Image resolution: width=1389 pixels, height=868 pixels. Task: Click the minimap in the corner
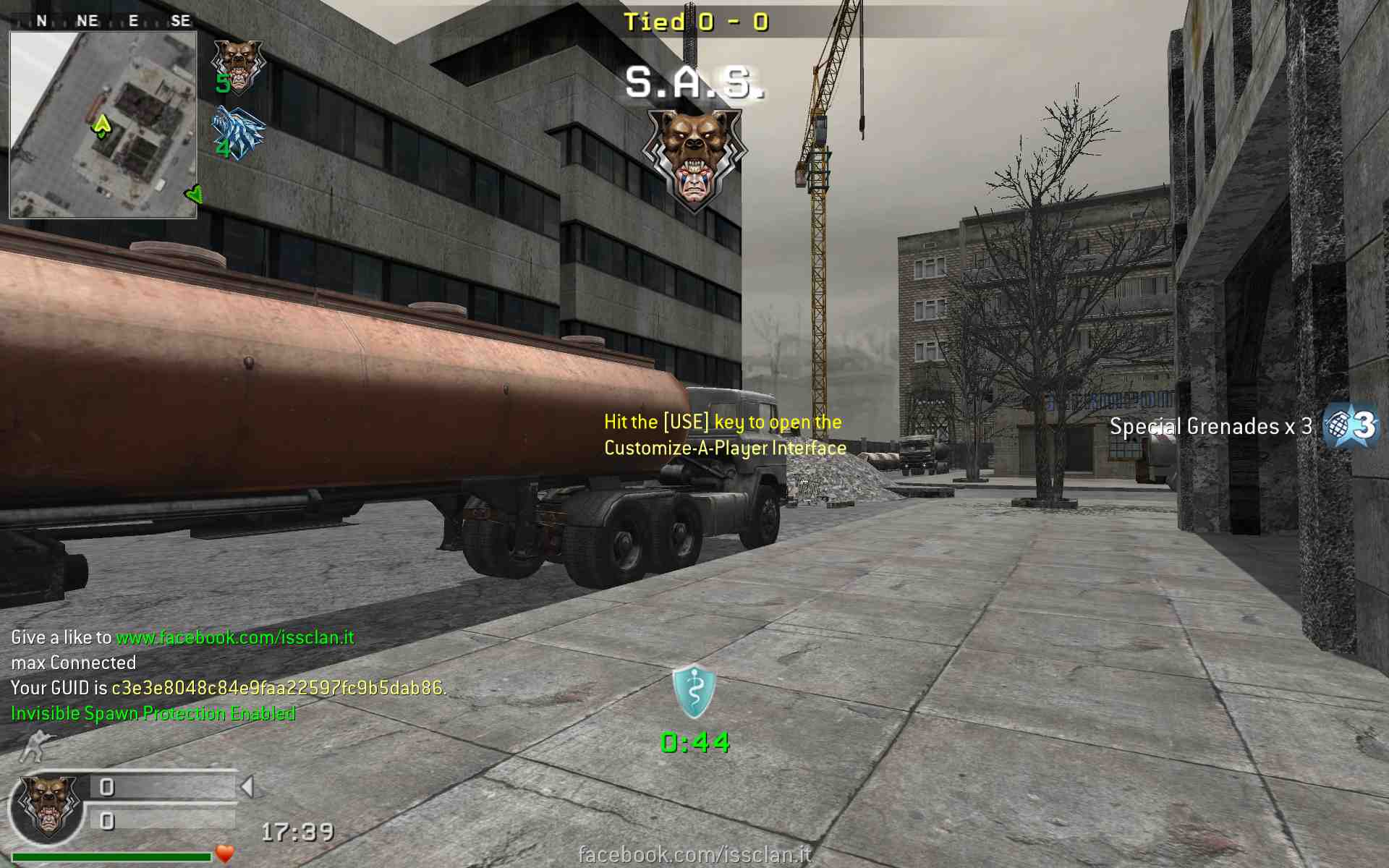coord(103,124)
